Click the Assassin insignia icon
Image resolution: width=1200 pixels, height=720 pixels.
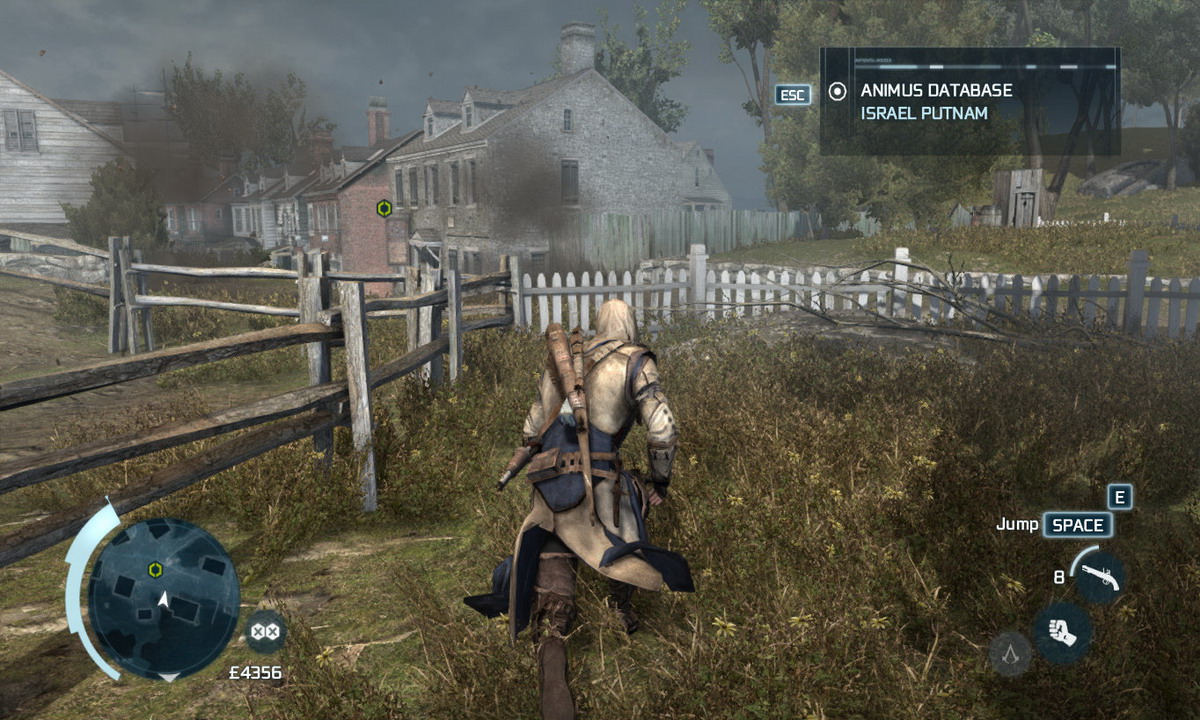(1010, 654)
